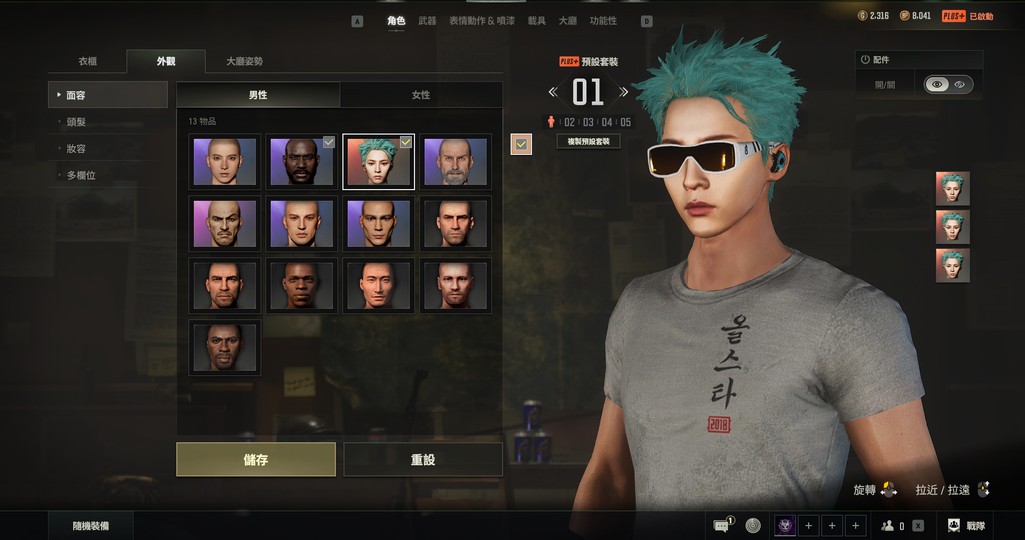This screenshot has width=1025, height=540.
Task: Pick the grey-bearded old man face
Action: coord(455,162)
